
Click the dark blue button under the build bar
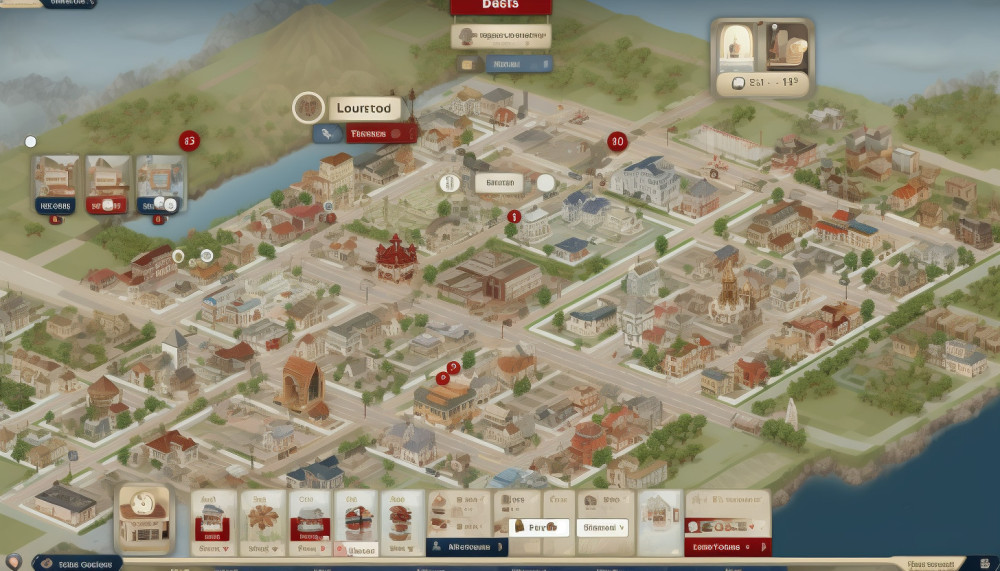(467, 547)
